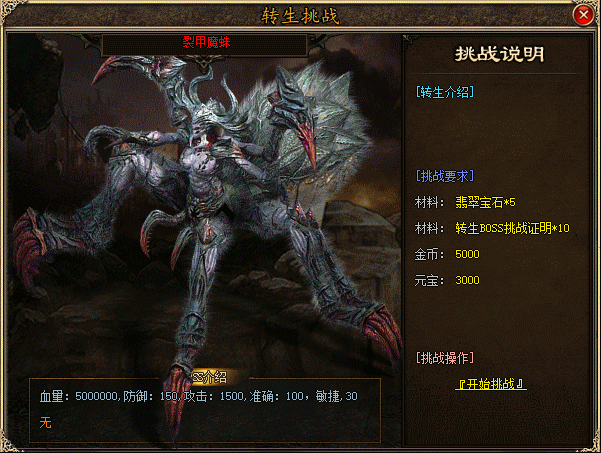Click the 开始挑战 start challenge link
This screenshot has width=601, height=453.
pyautogui.click(x=491, y=384)
